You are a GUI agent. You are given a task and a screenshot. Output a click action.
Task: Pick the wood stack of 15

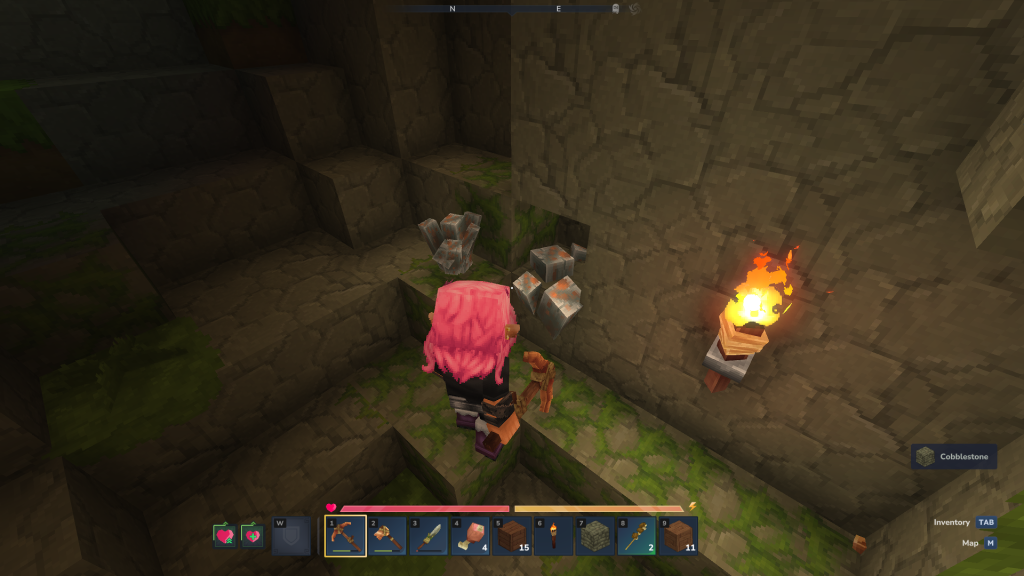512,536
